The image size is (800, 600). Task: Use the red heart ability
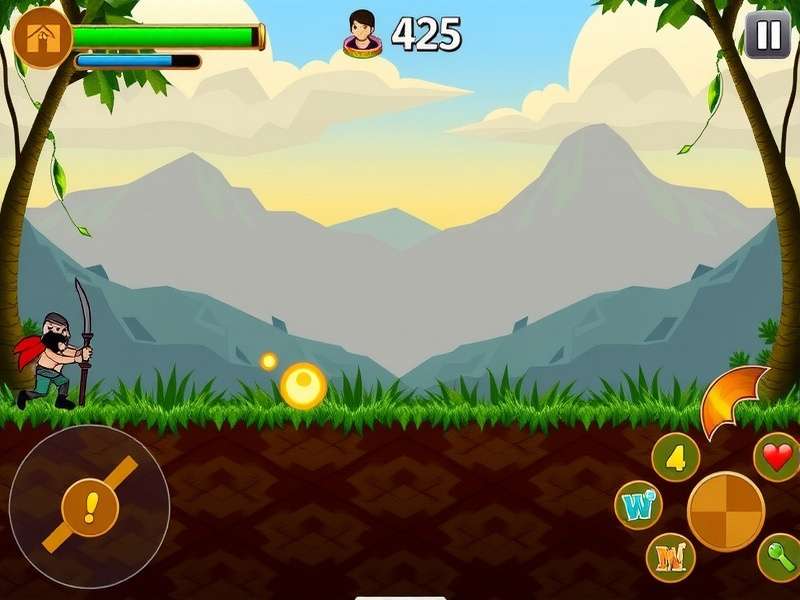(x=777, y=457)
